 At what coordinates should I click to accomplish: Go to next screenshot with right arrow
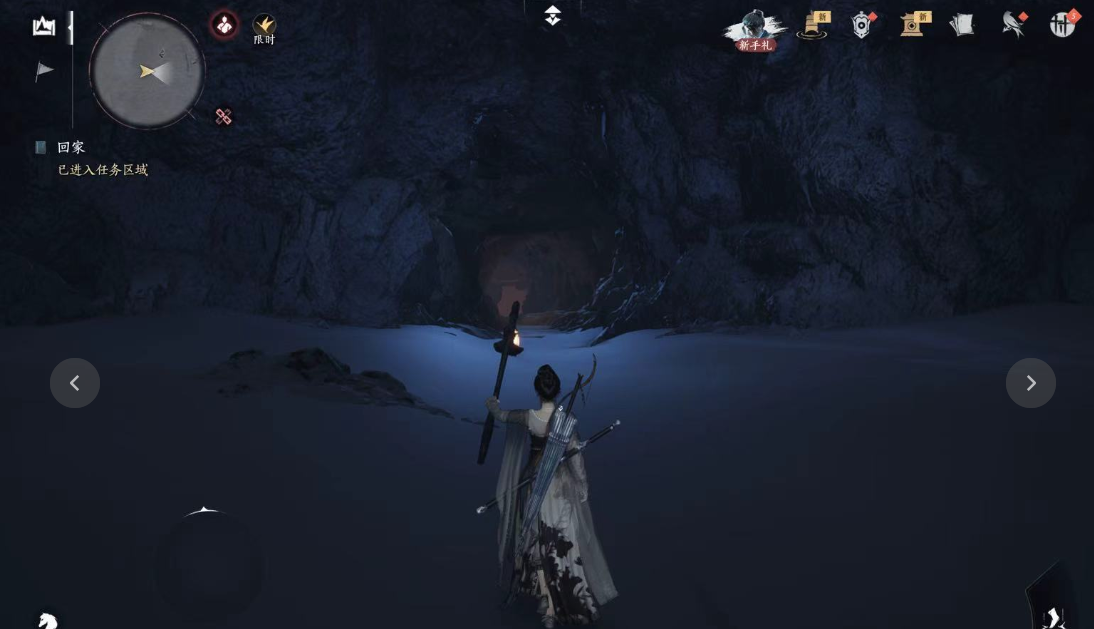pyautogui.click(x=1031, y=383)
